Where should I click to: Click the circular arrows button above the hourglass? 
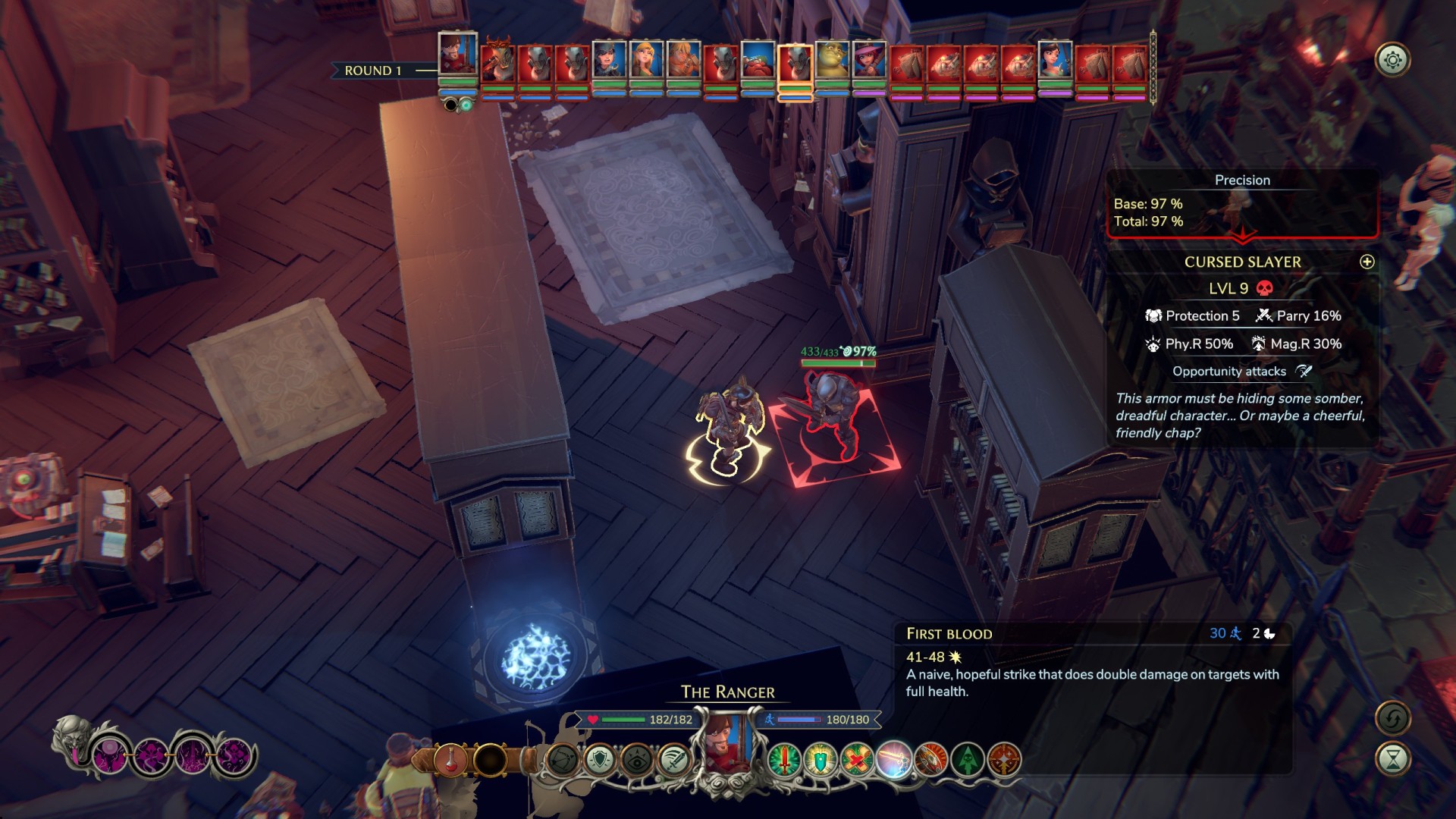[x=1392, y=718]
